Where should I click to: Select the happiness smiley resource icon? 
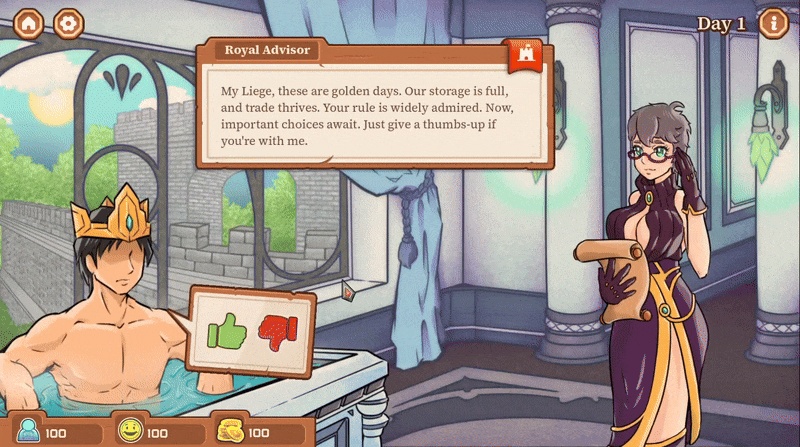tap(129, 432)
